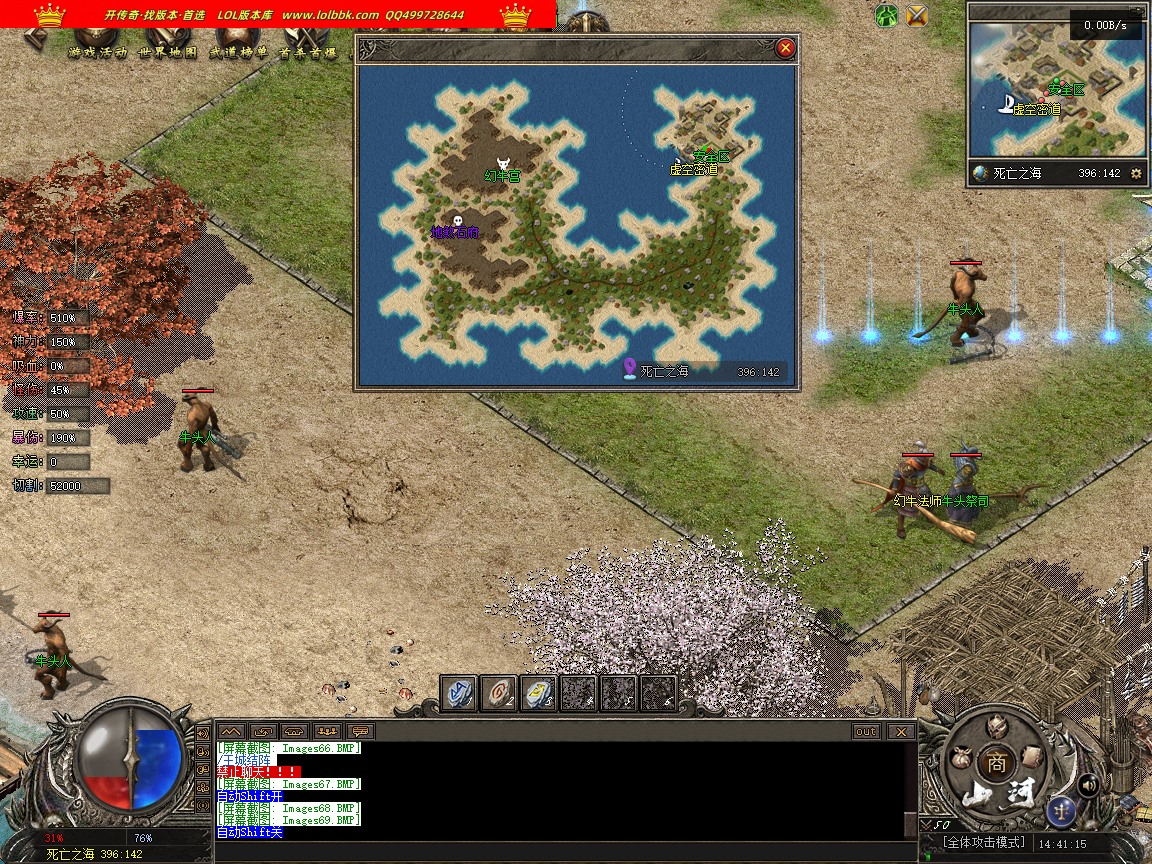Use the blue rune hotbar slot 1
Viewport: 1152px width, 864px height.
(x=459, y=693)
